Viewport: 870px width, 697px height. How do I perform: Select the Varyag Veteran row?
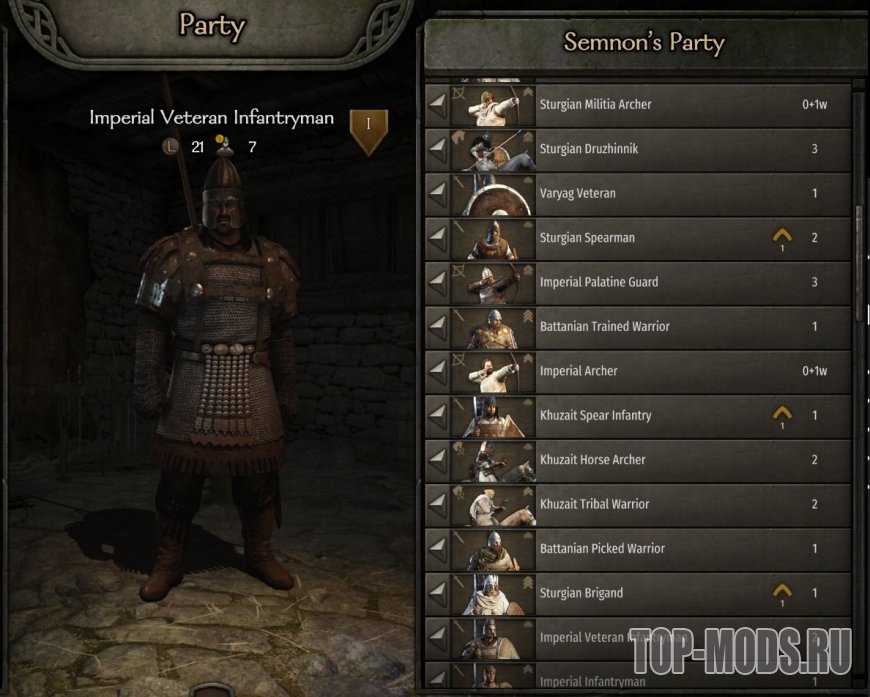[640, 193]
